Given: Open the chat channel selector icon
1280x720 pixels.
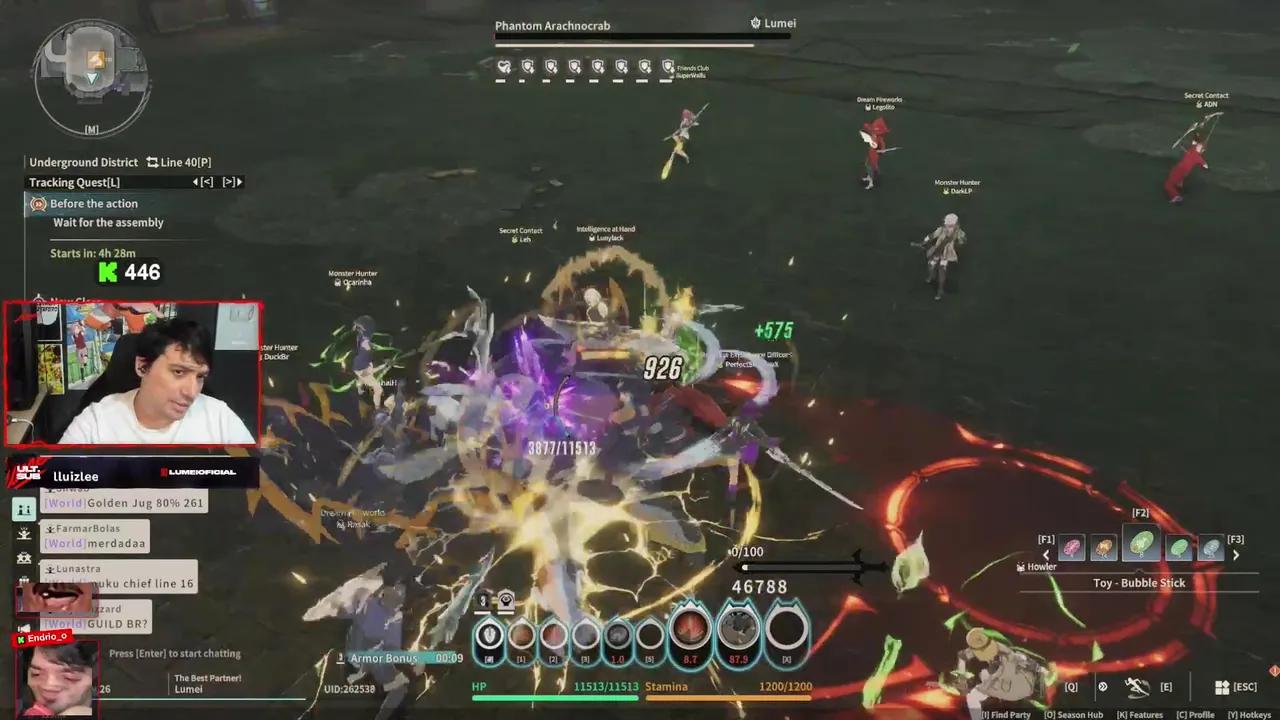Looking at the screenshot, I should tap(24, 509).
